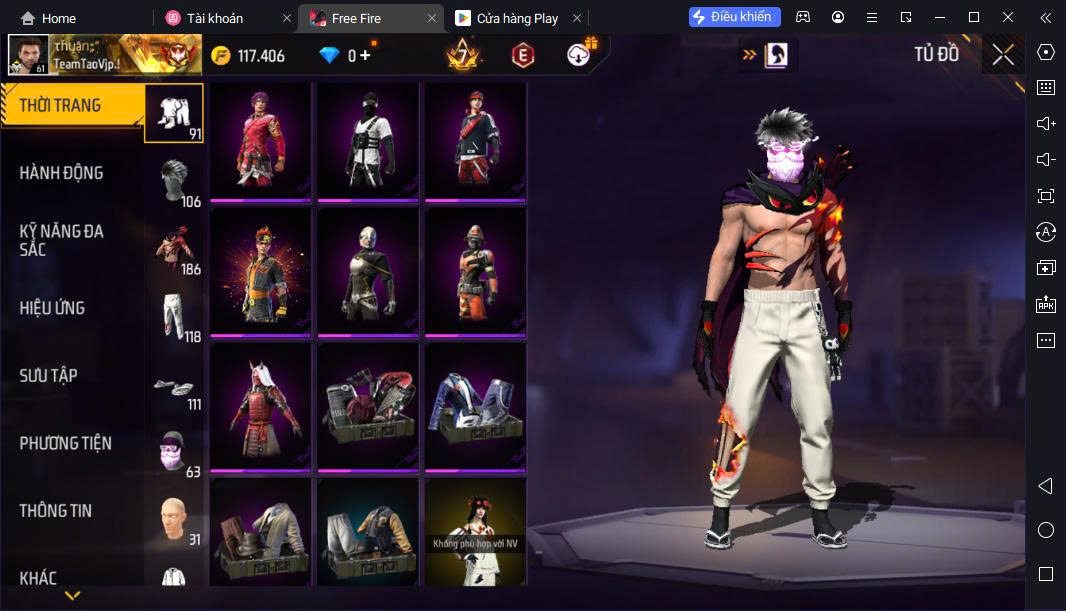
Task: Expand the category list down arrow
Action: click(x=72, y=595)
